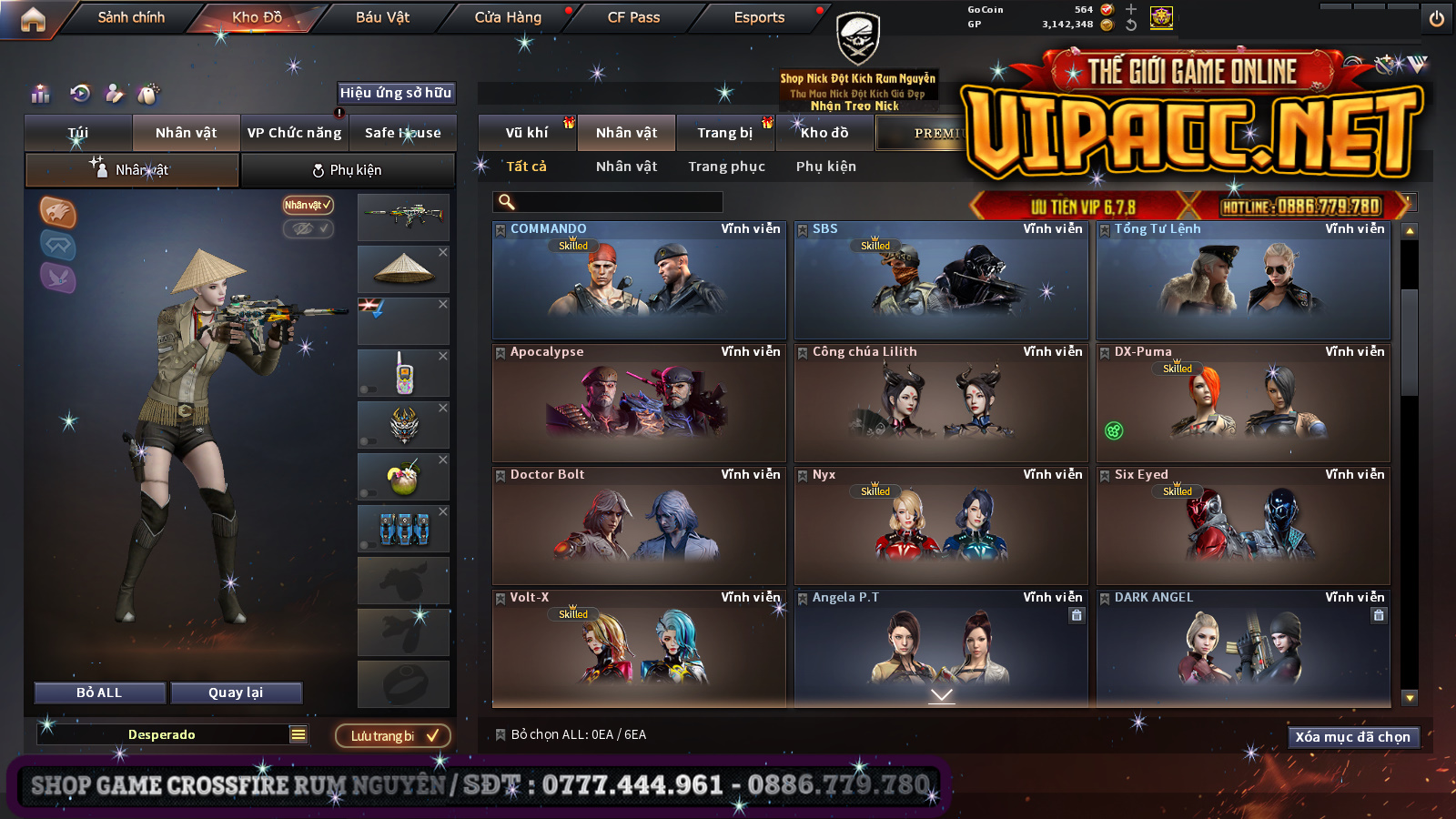
Task: Go to the CF Pass page
Action: tap(633, 17)
